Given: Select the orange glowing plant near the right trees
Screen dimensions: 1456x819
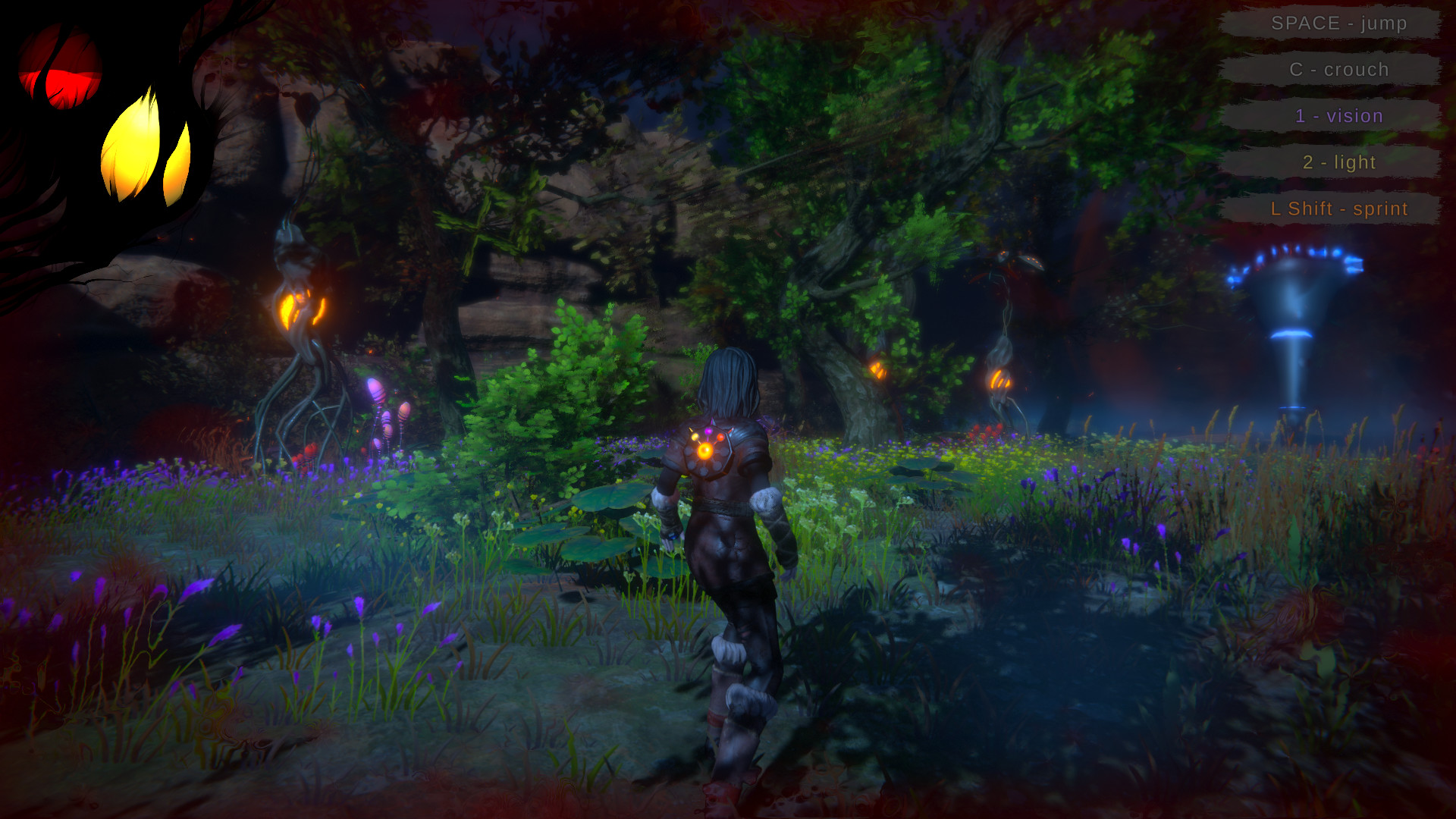Looking at the screenshot, I should [x=1001, y=379].
